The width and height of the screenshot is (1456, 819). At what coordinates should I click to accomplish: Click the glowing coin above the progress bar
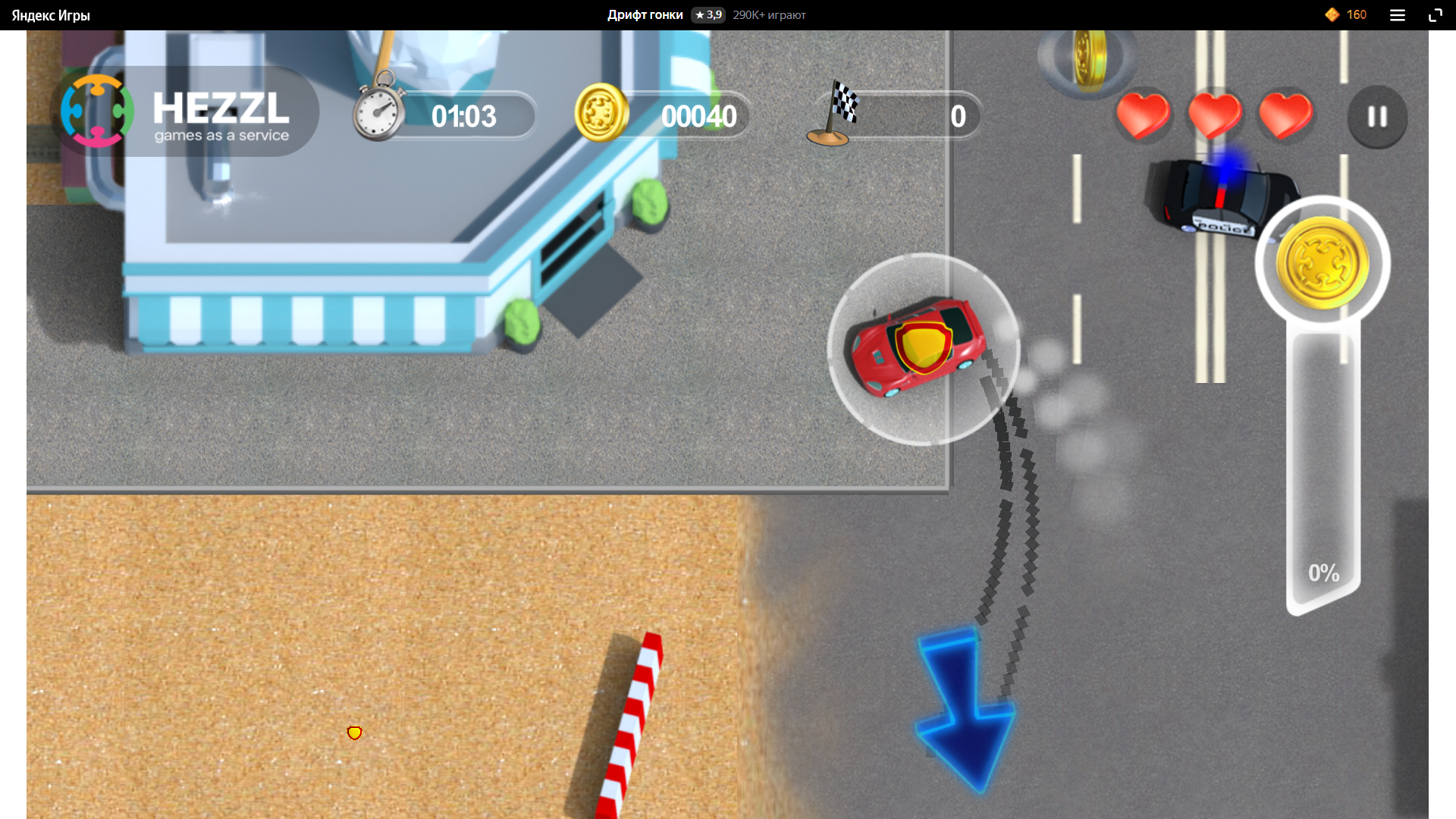tap(1324, 264)
